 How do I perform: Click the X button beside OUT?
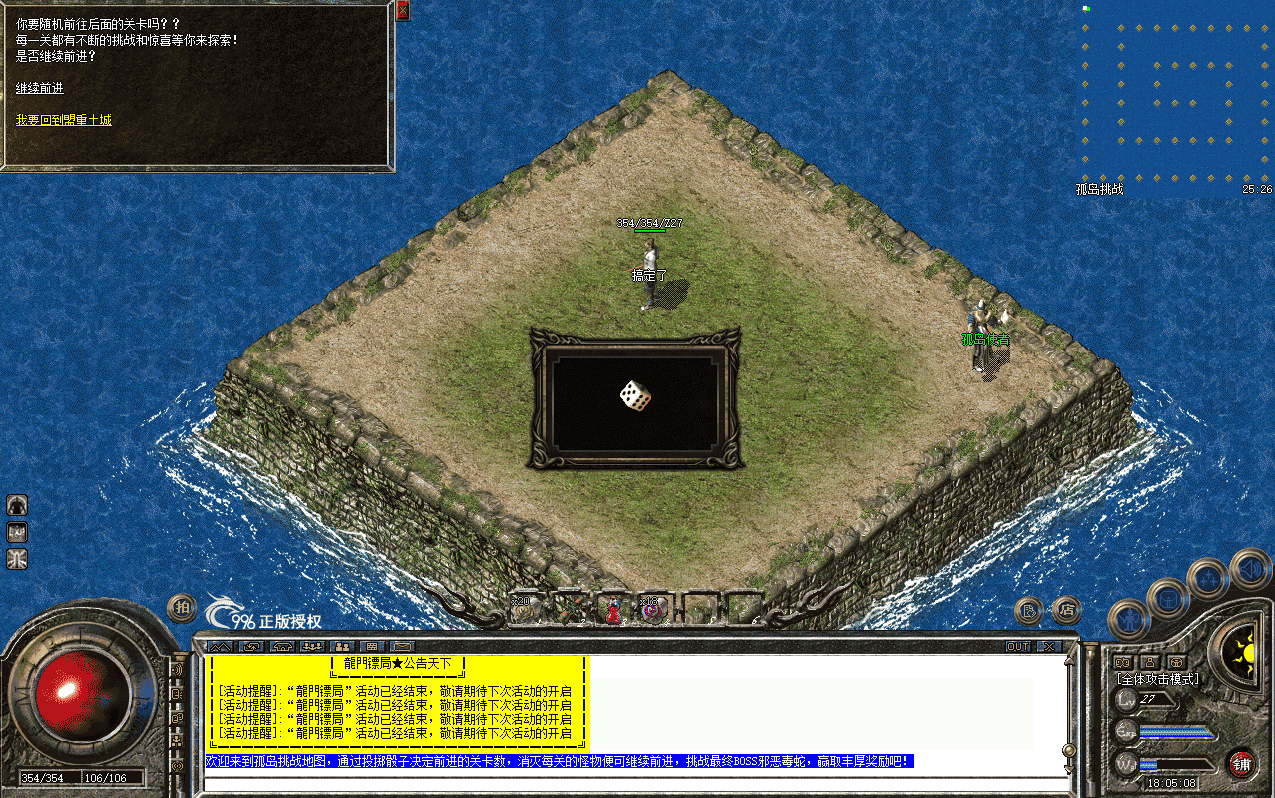[x=1047, y=647]
